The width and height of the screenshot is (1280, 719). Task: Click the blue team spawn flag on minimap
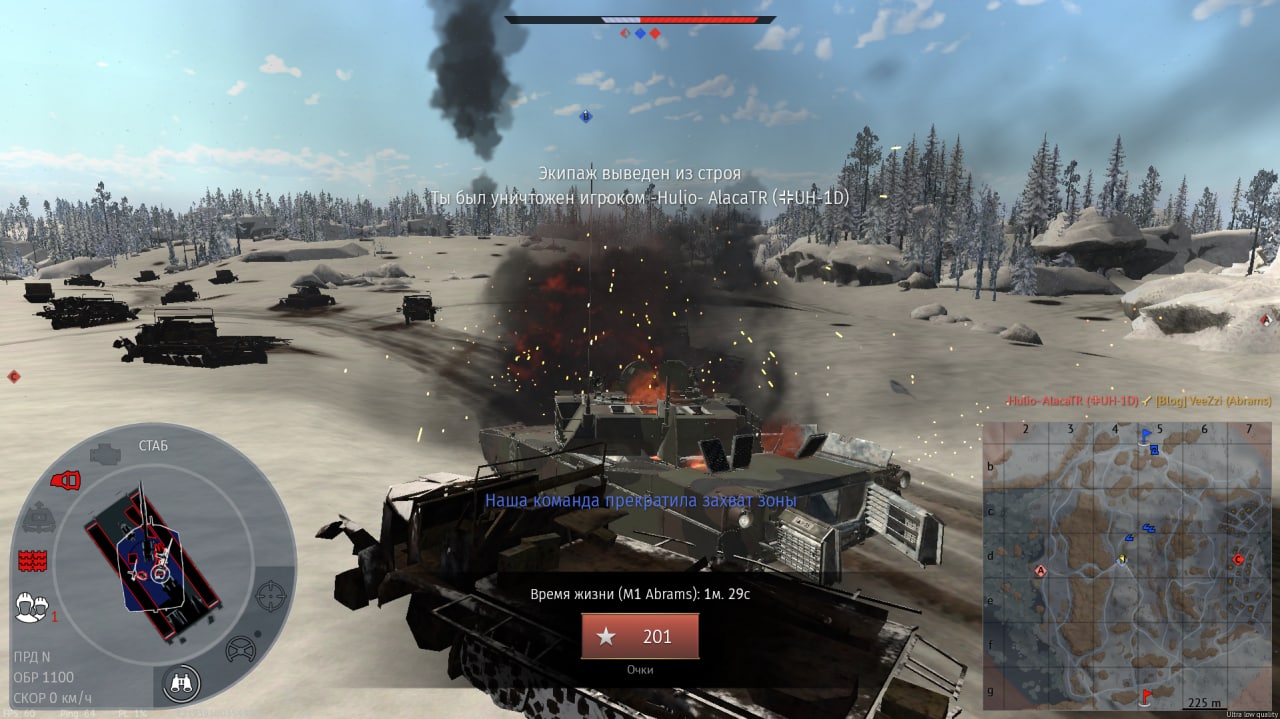coord(1146,435)
